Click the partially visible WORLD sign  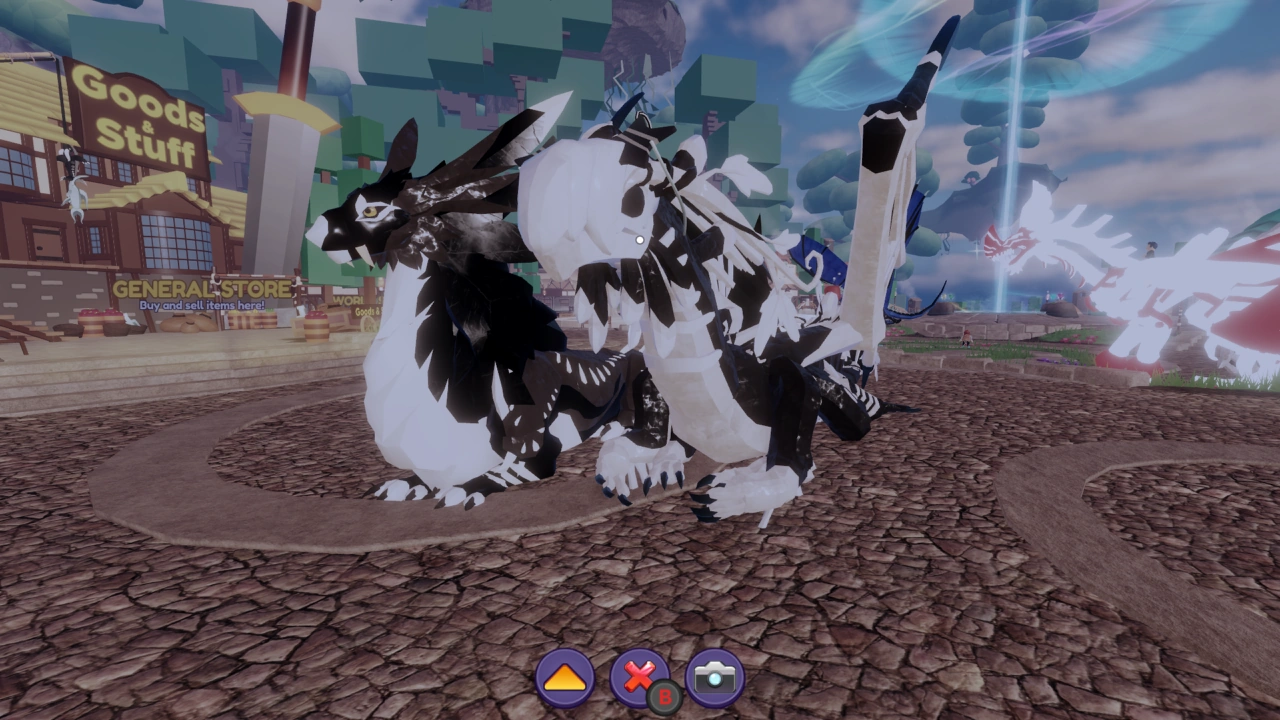click(349, 300)
